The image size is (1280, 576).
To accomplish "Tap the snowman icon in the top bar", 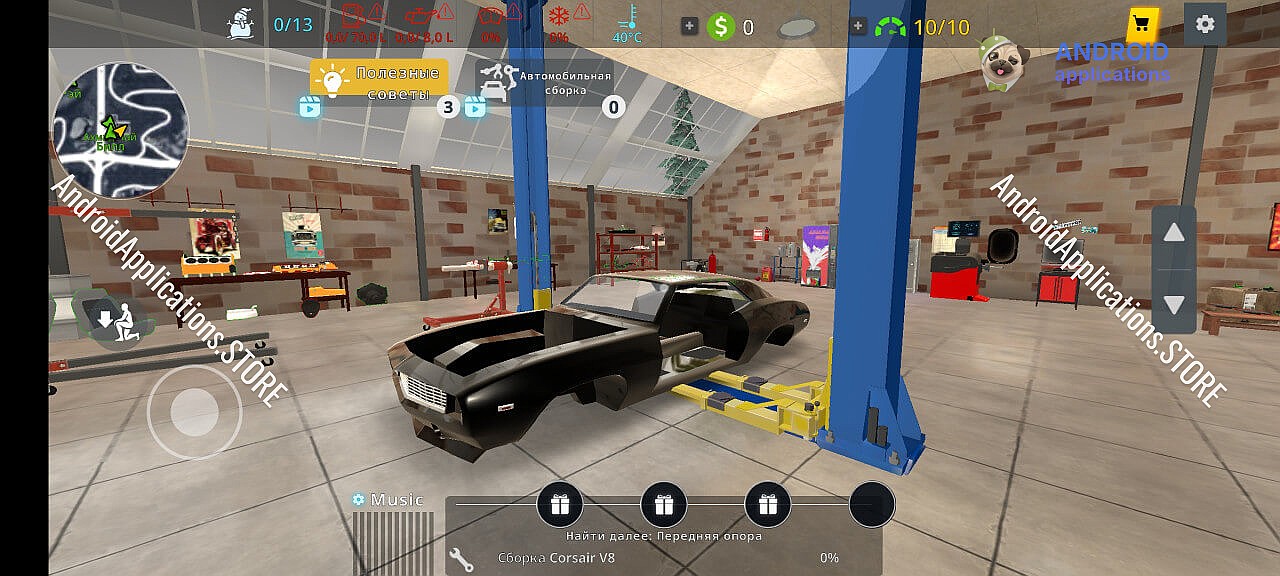I will pyautogui.click(x=241, y=22).
